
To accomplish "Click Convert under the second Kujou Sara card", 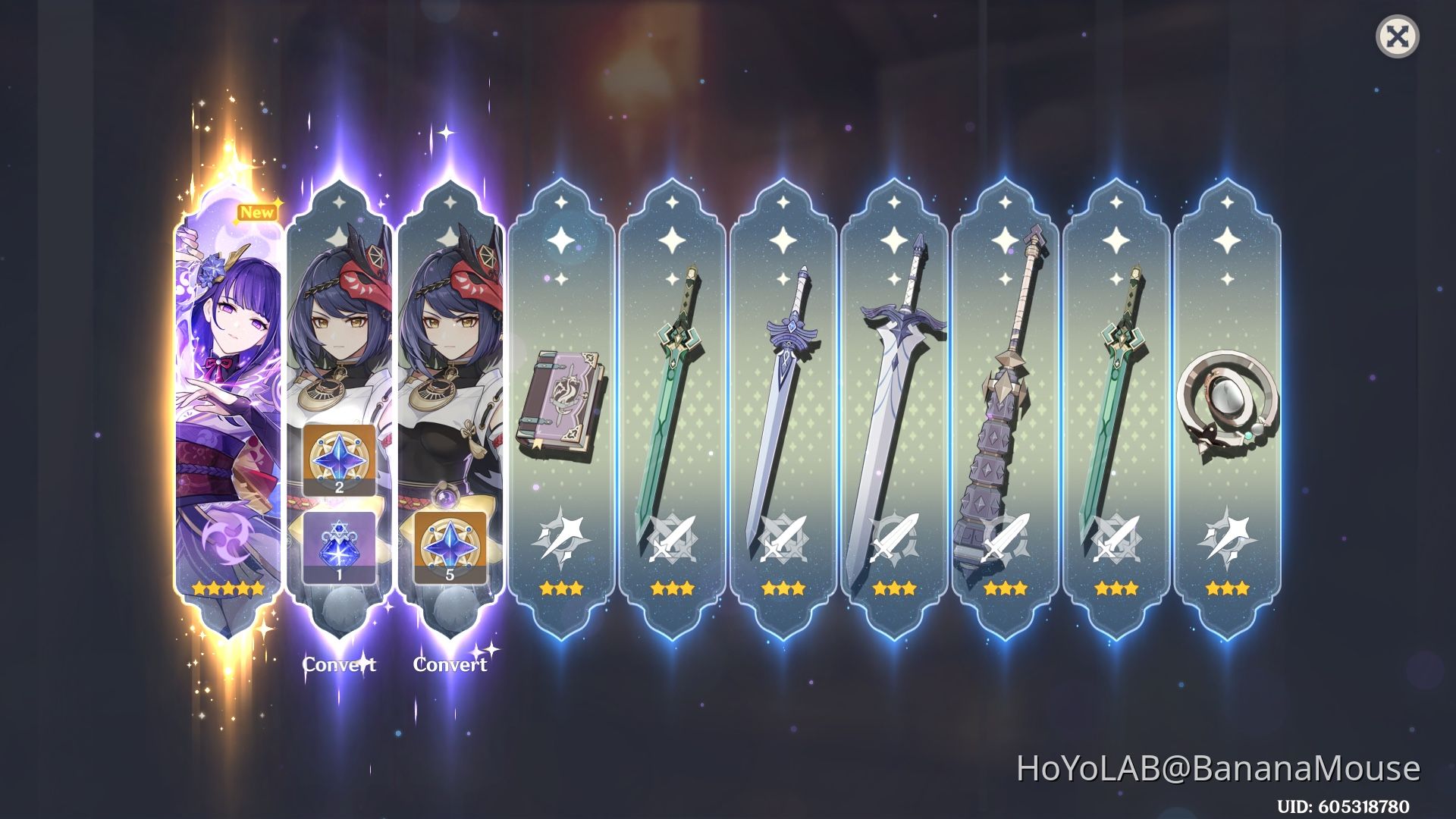I will point(449,665).
